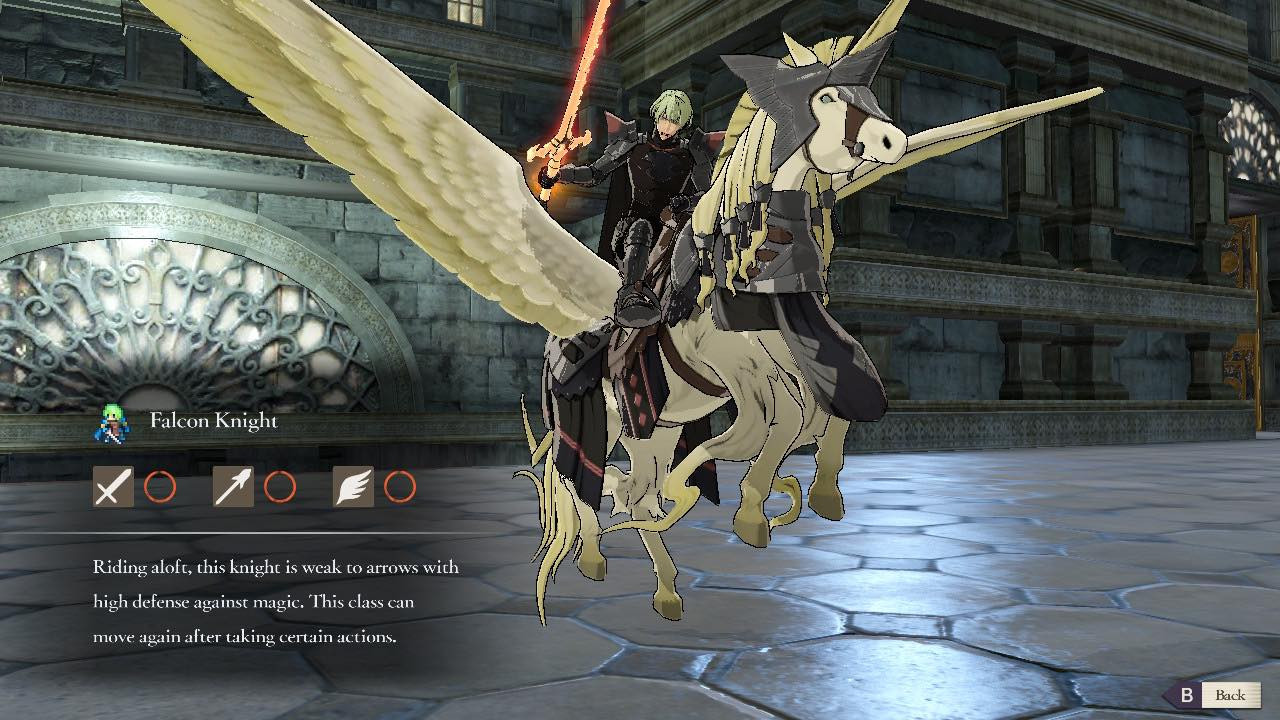Screen dimensions: 1280x720
Task: Expand details on the Falcon Knight class
Action: (213, 421)
